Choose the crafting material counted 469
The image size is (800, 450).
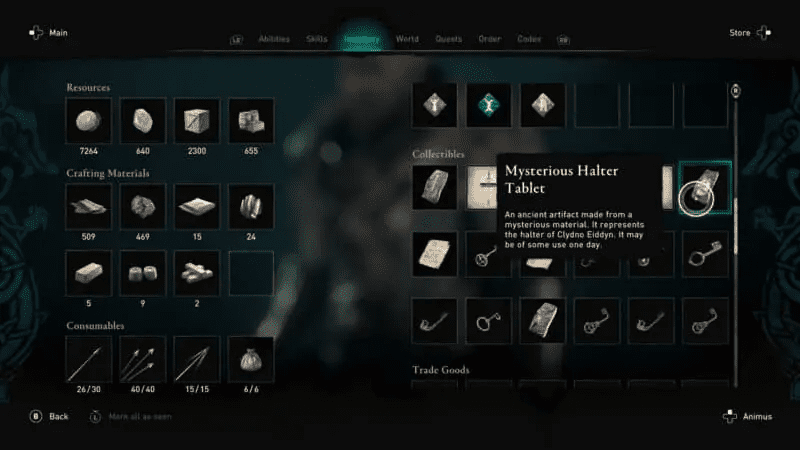[142, 205]
